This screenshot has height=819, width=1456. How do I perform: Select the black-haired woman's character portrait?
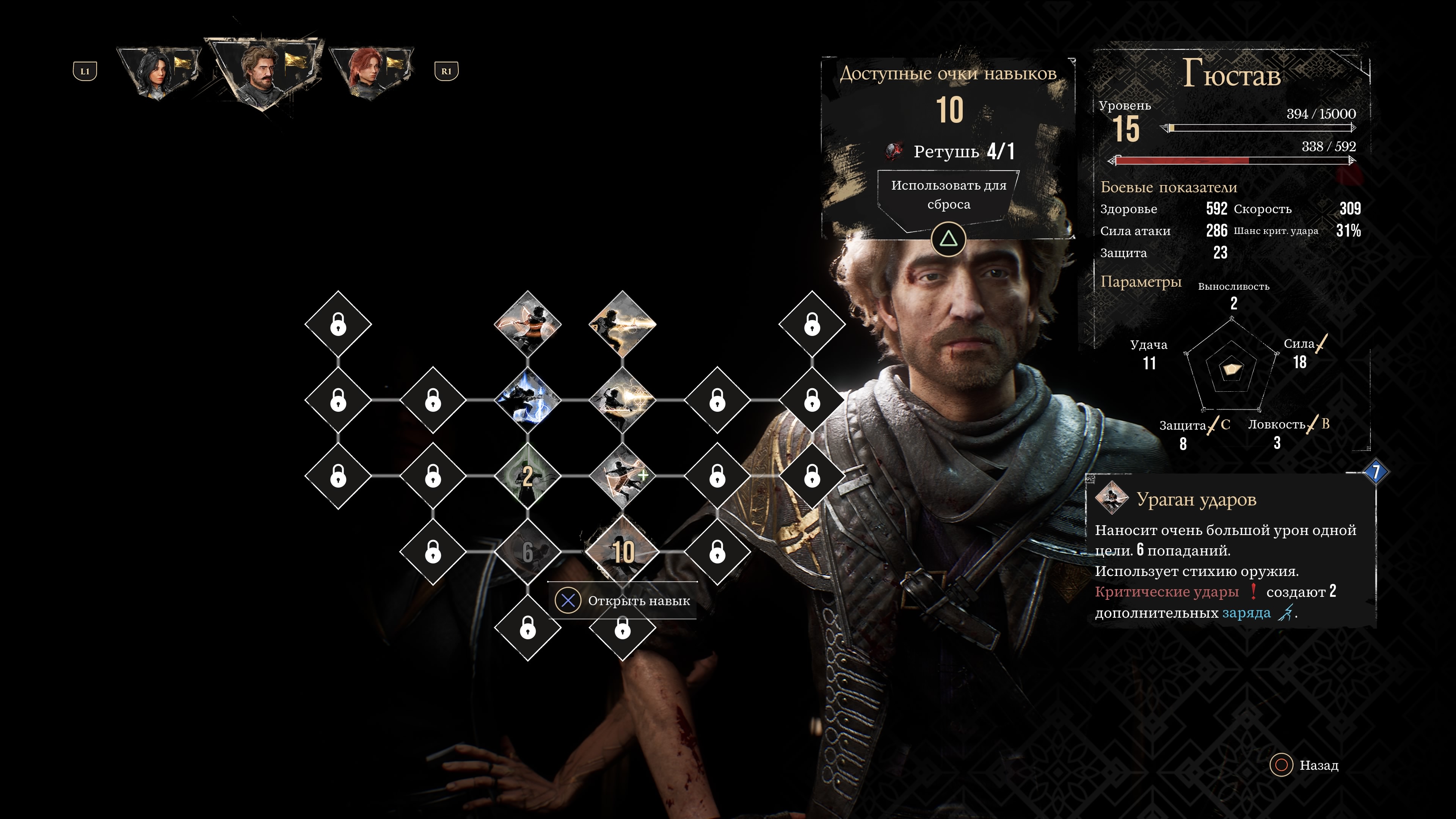(158, 72)
